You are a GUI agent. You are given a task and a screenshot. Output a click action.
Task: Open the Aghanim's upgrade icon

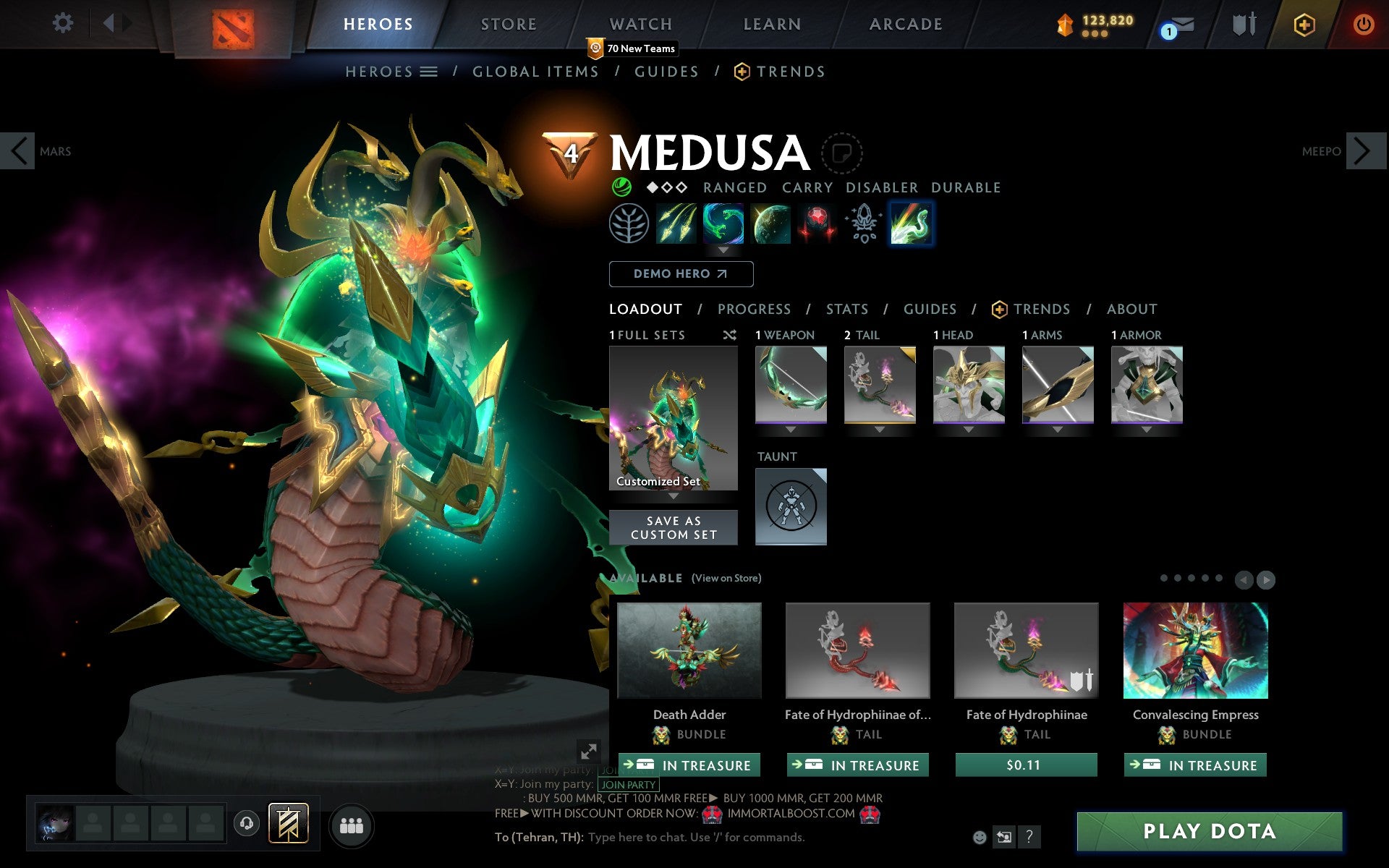863,224
